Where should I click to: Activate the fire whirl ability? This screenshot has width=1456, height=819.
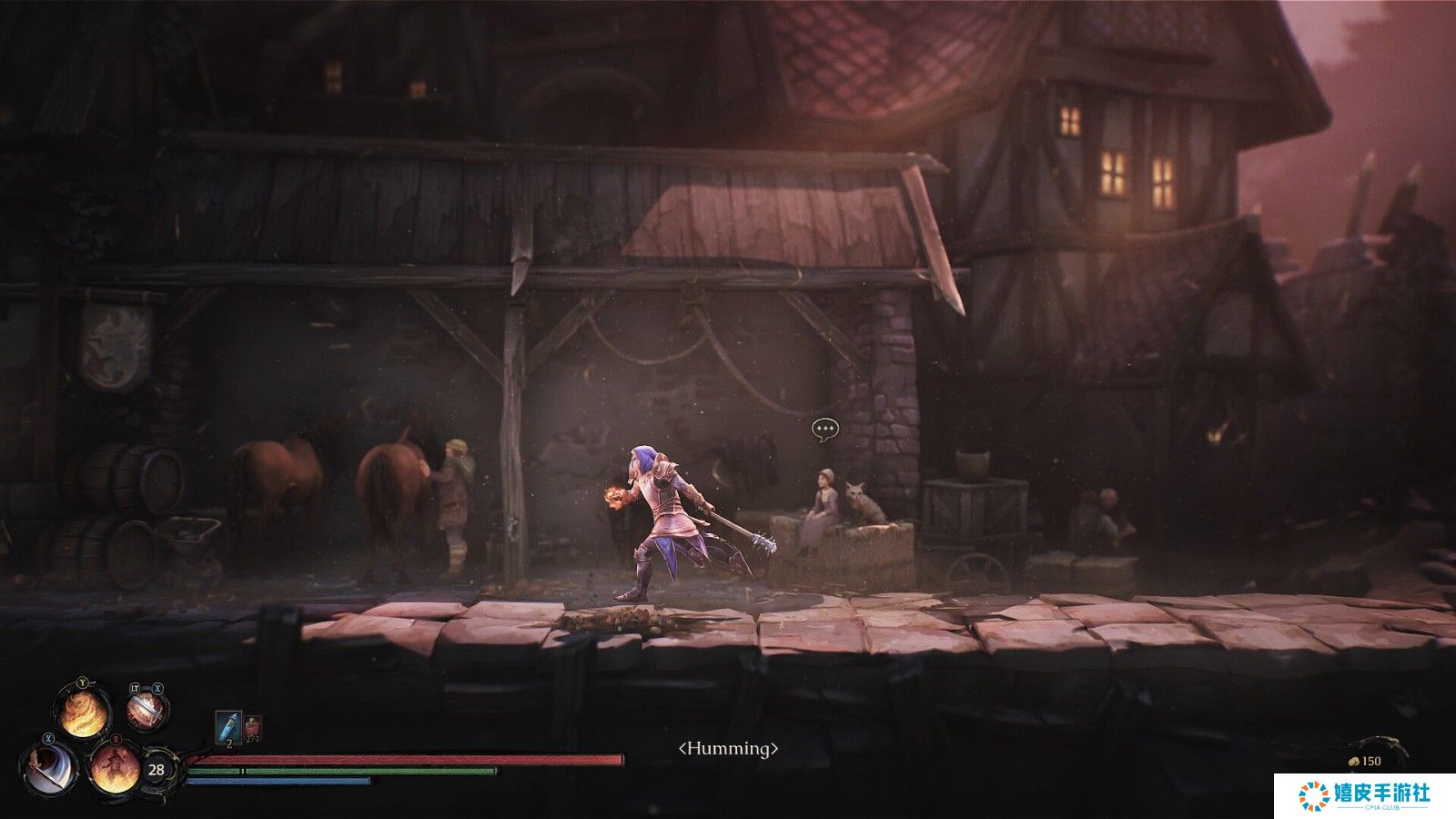point(84,711)
